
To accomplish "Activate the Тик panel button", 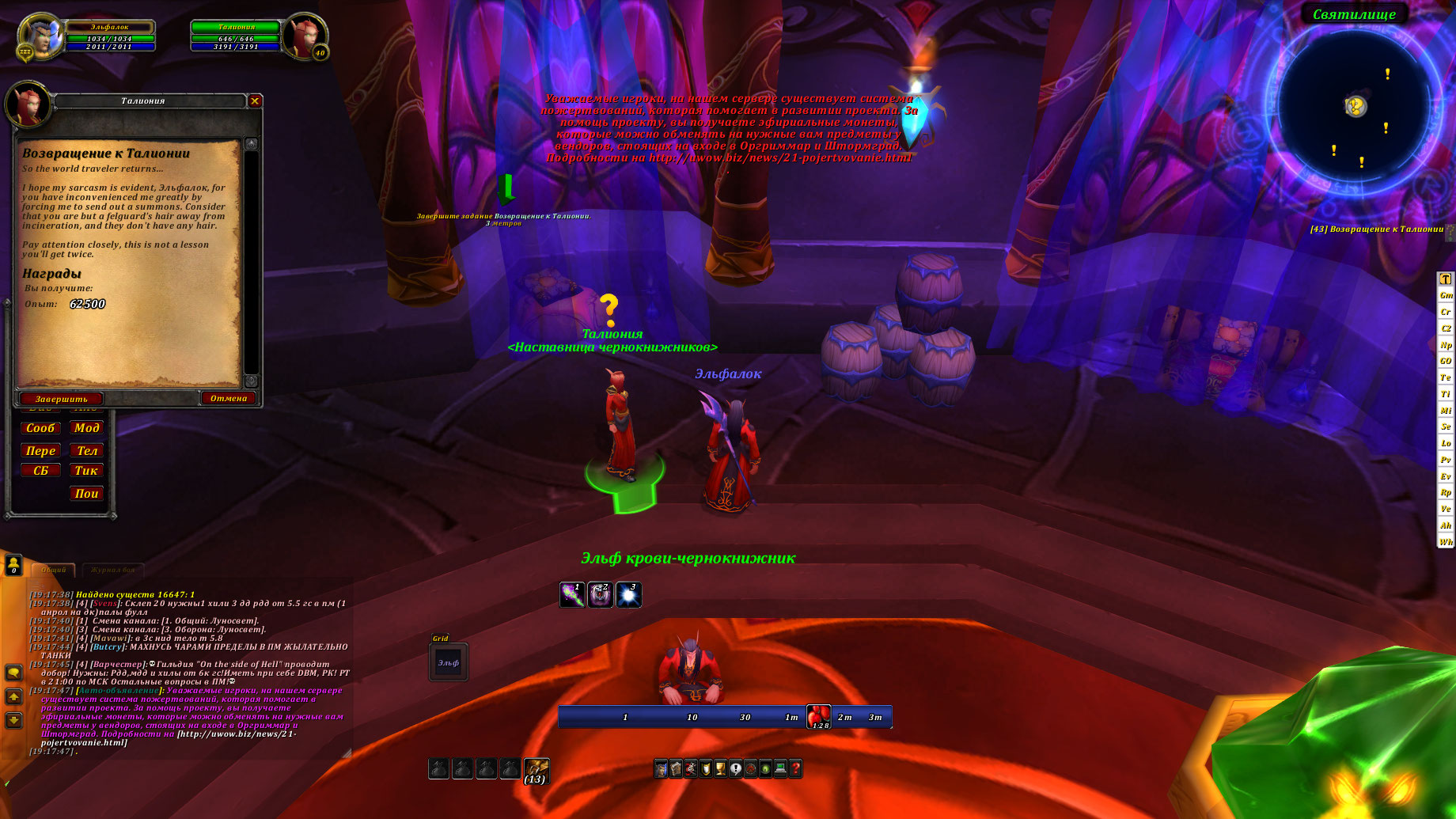I will [x=86, y=471].
